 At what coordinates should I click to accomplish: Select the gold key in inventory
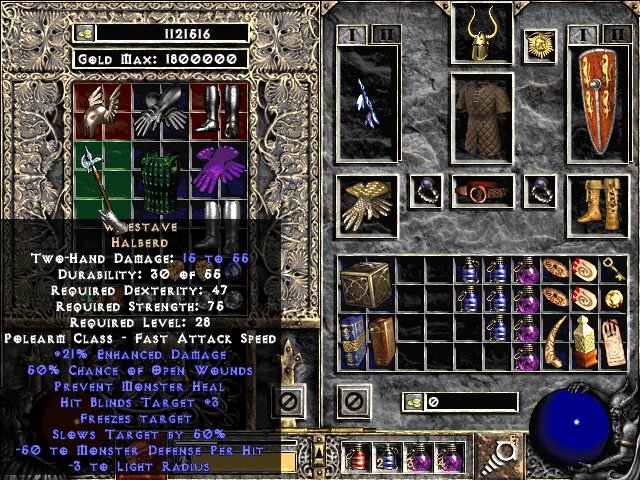[x=613, y=269]
